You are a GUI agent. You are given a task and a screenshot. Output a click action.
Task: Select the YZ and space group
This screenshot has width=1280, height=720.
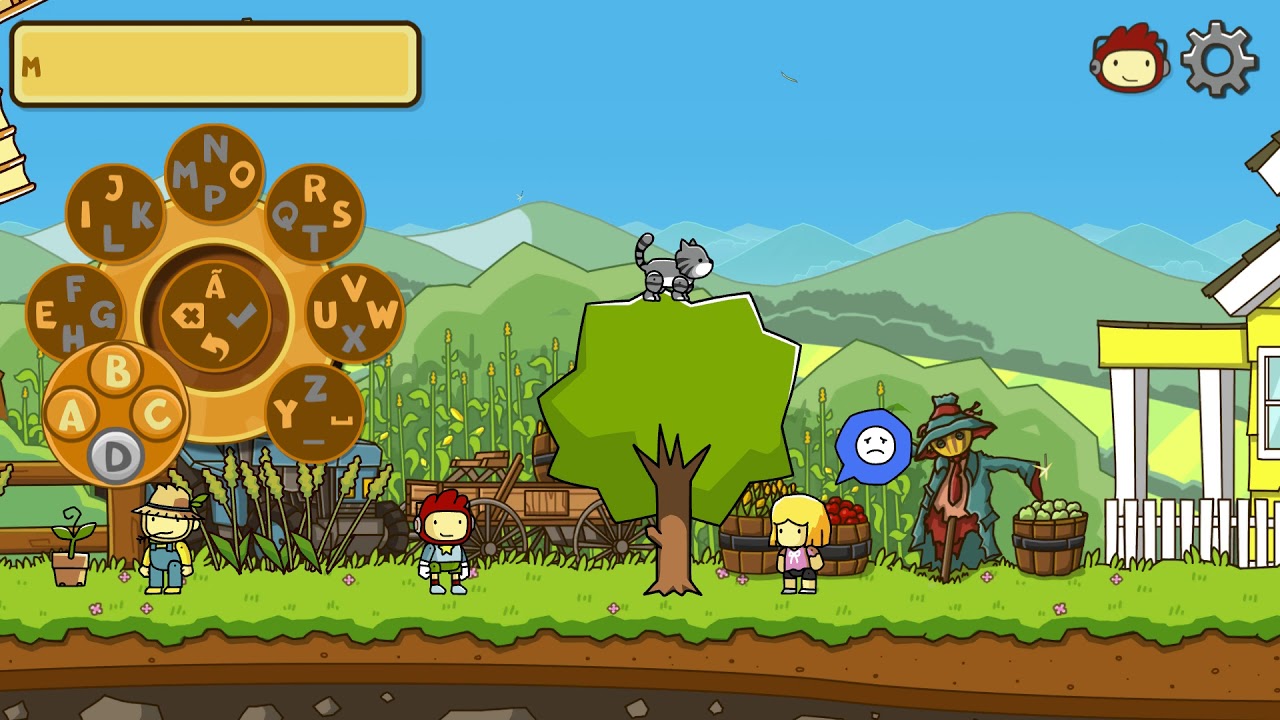(x=314, y=412)
